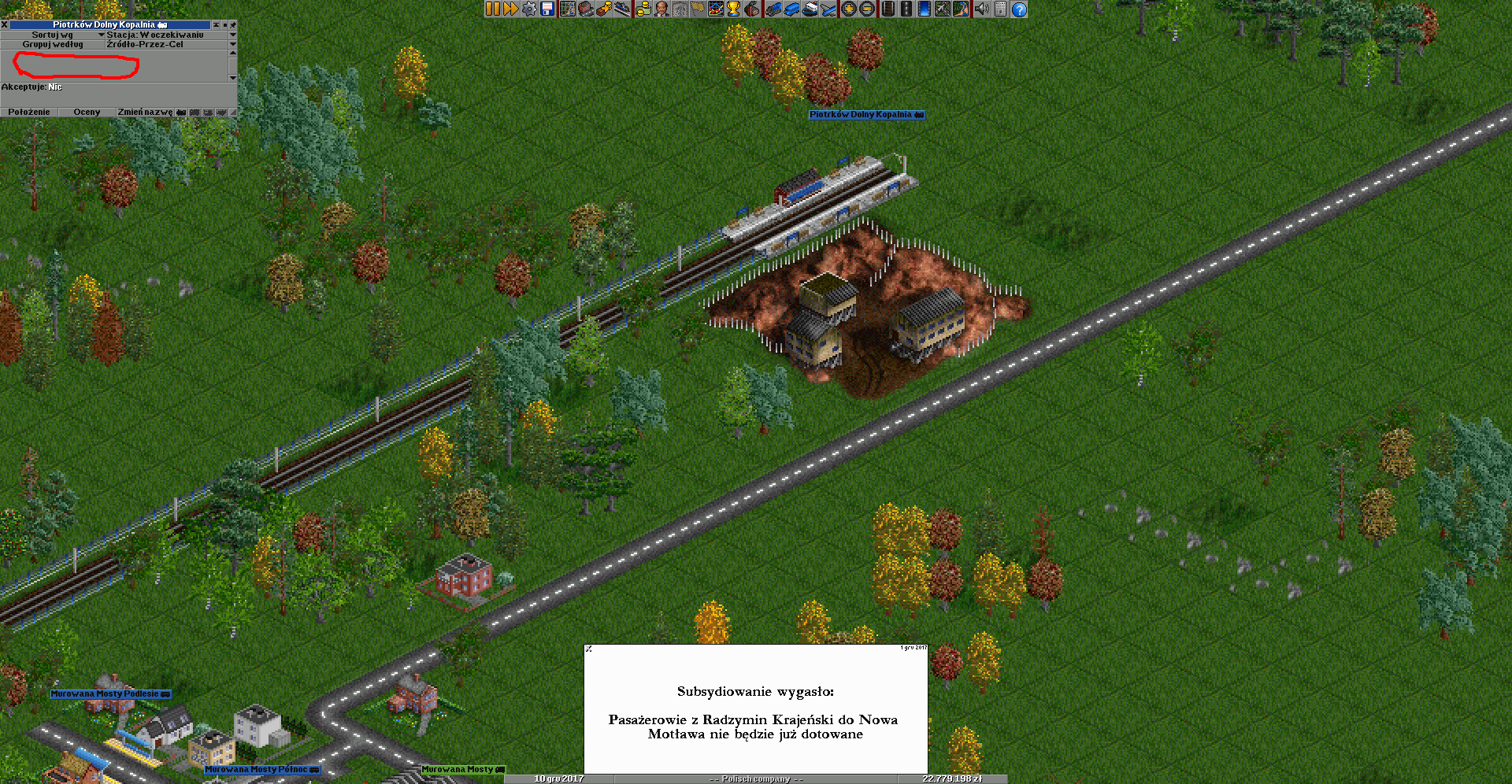
Task: Open the finances coins menu
Action: pos(643,9)
